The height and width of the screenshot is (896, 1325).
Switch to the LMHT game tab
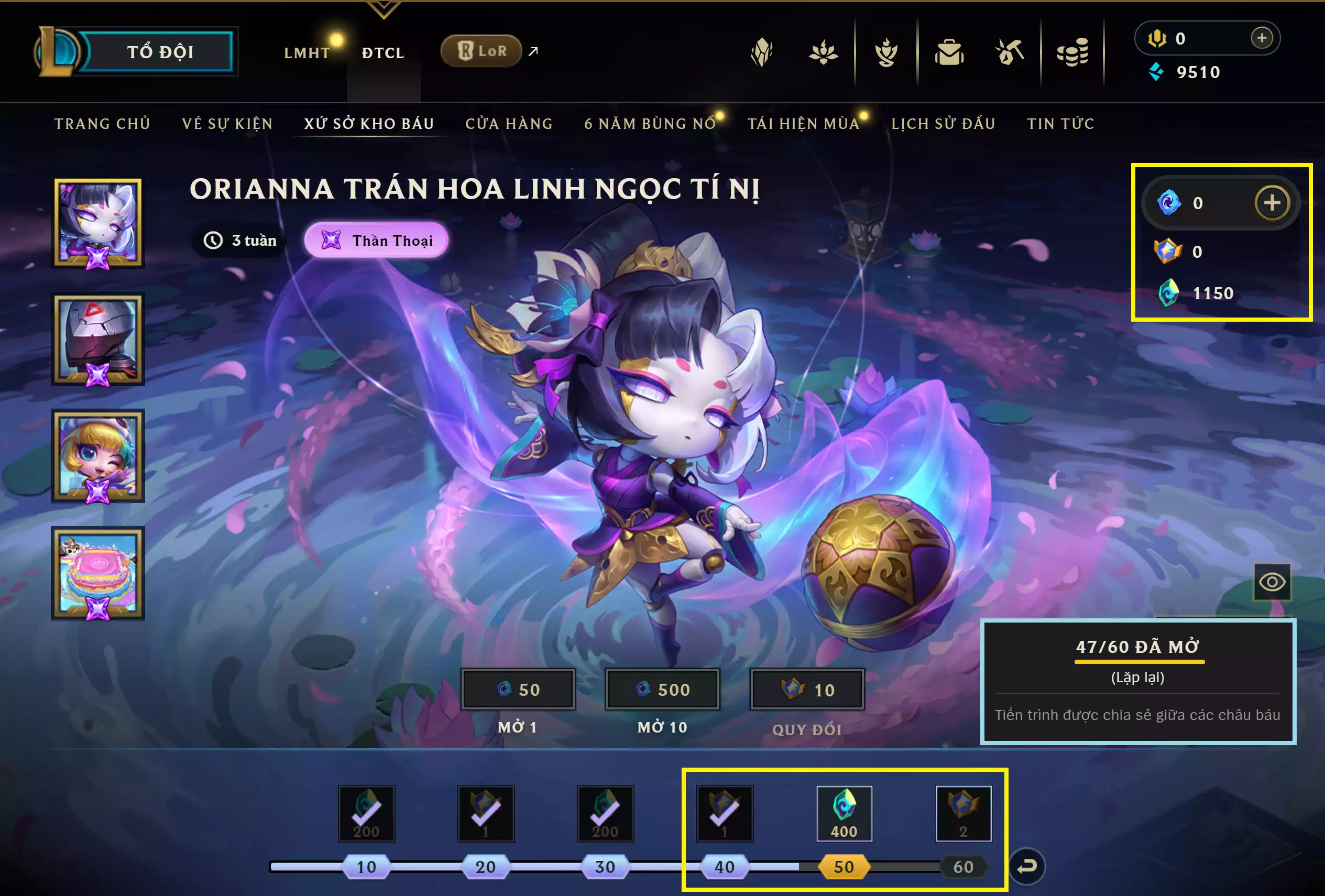click(x=306, y=53)
